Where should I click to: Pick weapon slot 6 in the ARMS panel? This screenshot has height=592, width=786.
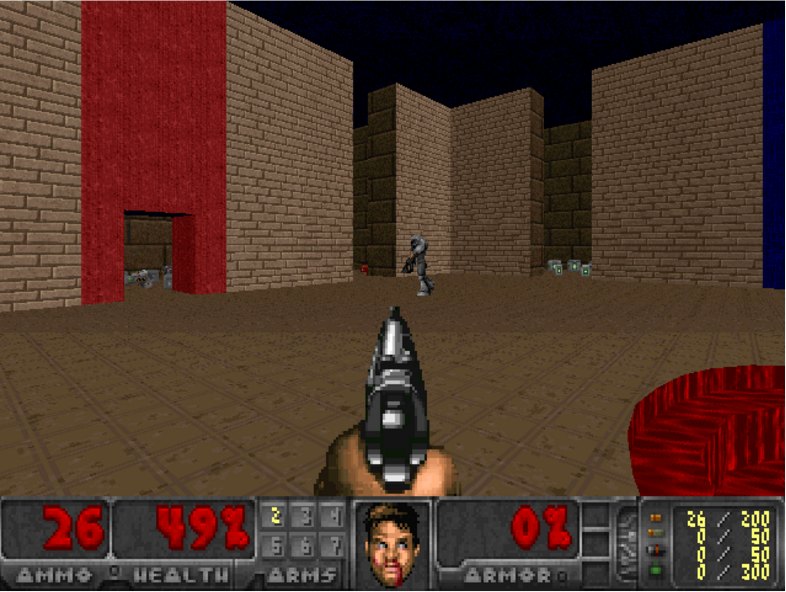point(304,546)
